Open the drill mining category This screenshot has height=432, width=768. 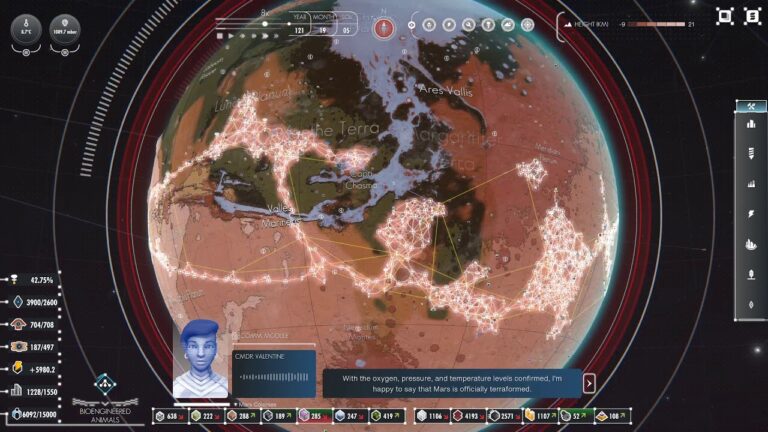tap(750, 153)
